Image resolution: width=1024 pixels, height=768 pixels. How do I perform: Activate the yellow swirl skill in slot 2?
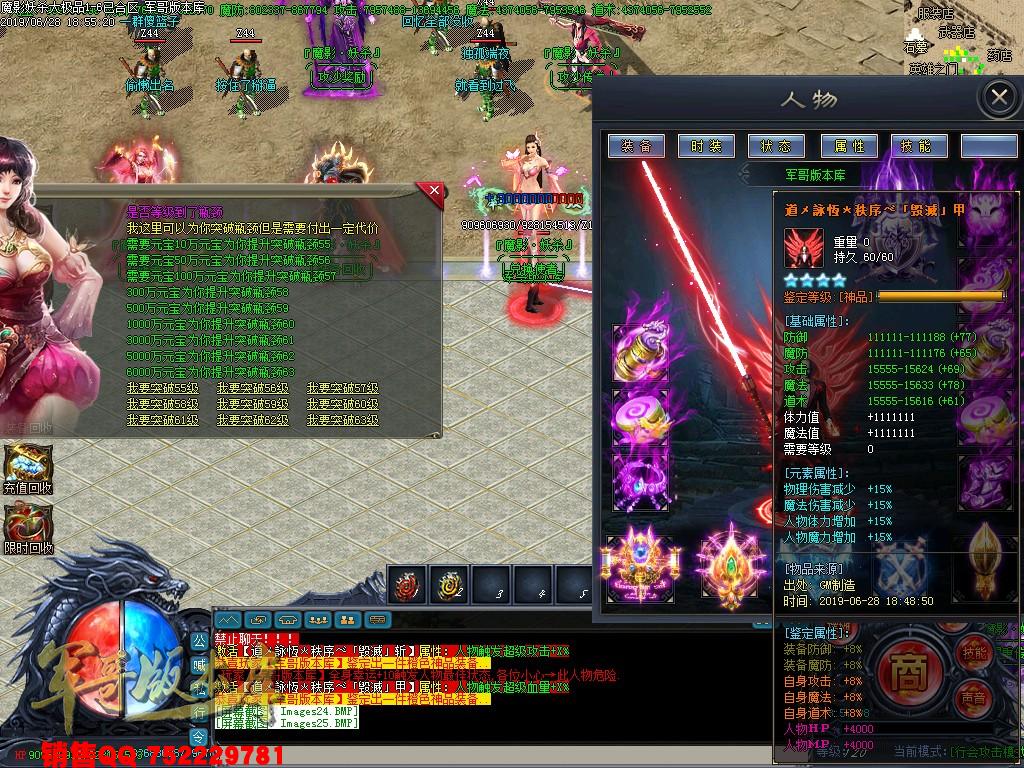[447, 586]
